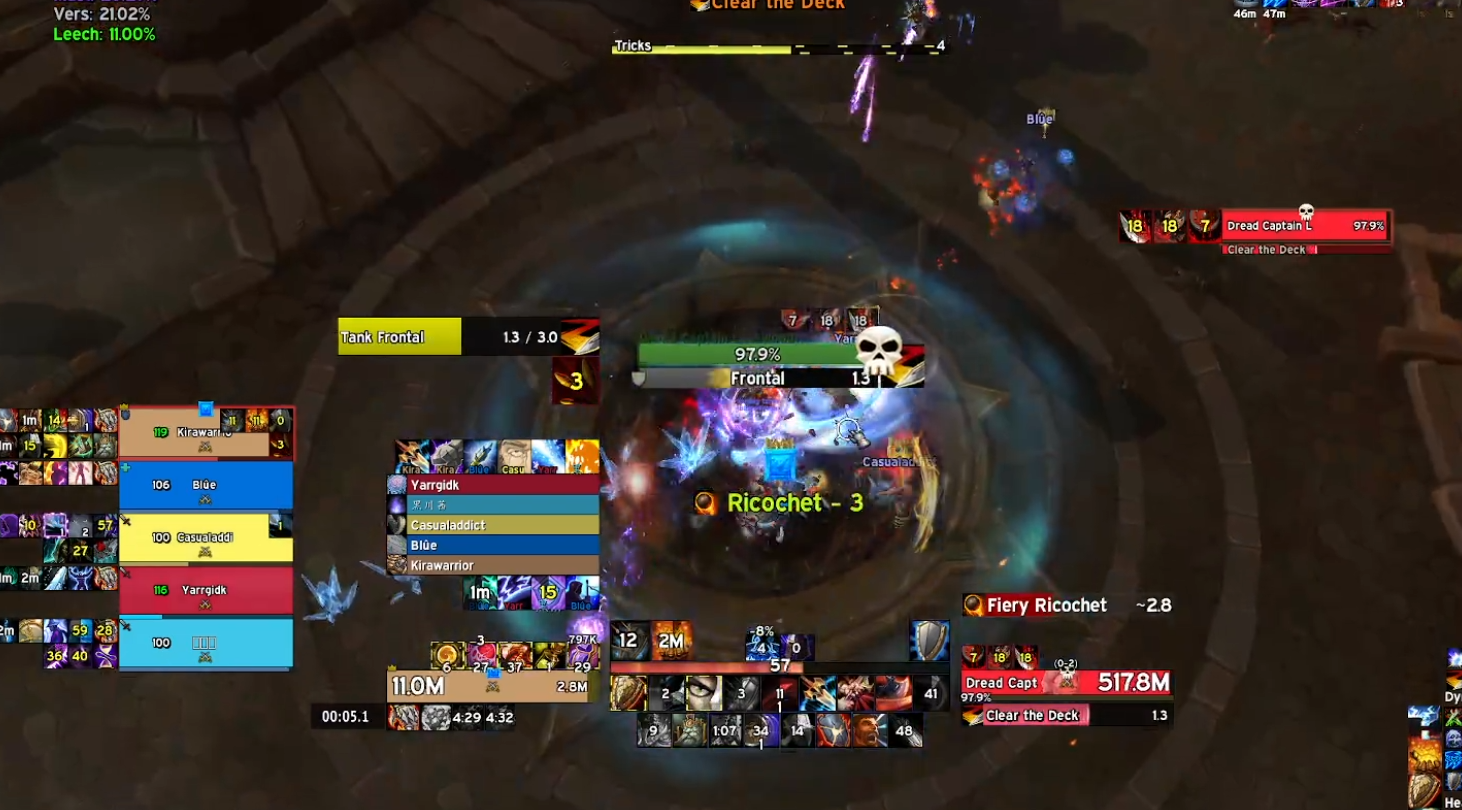Click the Fiery Ricochet timer bar
This screenshot has width=1462, height=810.
pos(1066,605)
